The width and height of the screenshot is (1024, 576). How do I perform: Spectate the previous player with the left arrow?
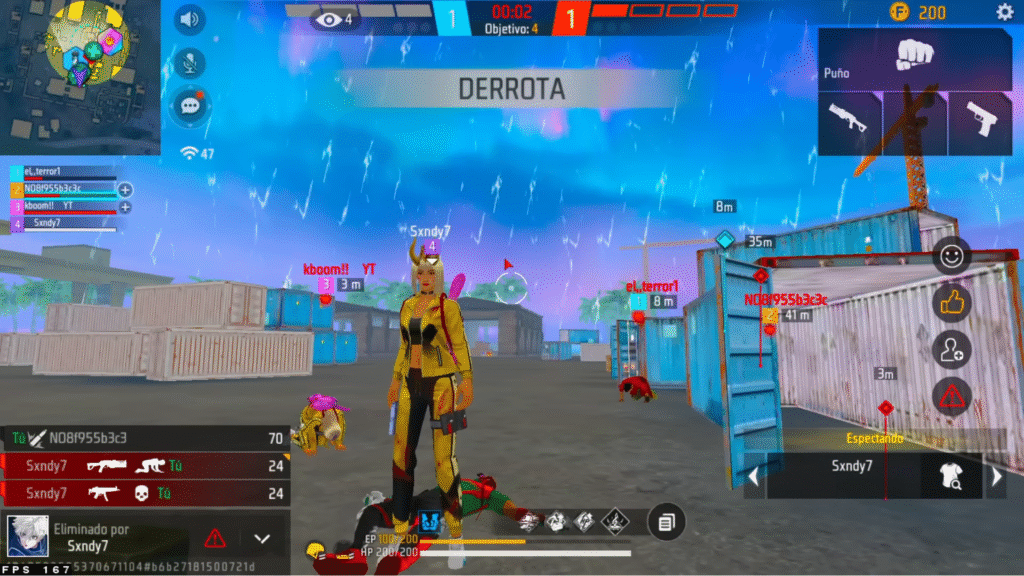click(x=756, y=478)
